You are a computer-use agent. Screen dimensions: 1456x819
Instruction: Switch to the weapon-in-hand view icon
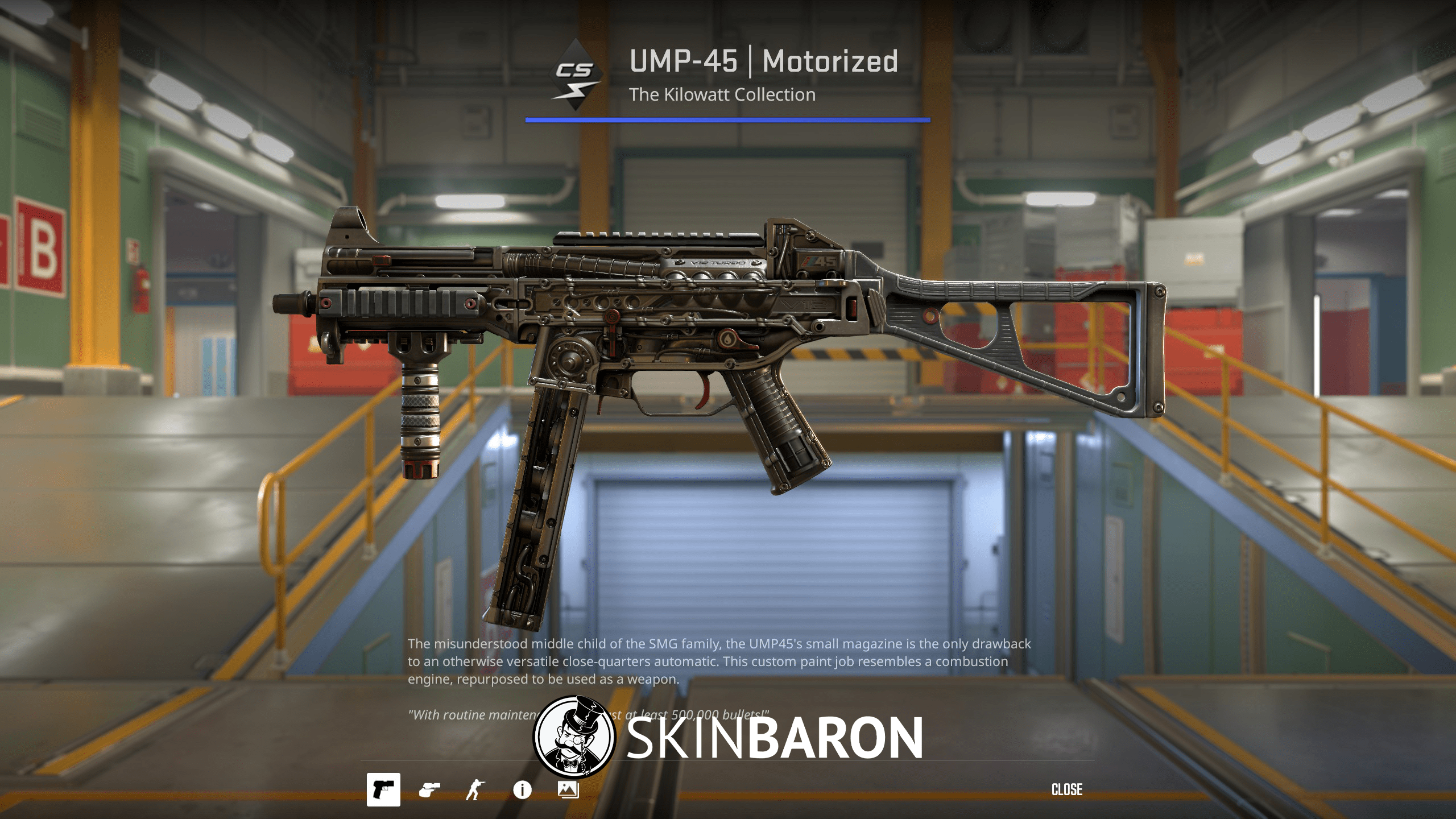point(431,789)
